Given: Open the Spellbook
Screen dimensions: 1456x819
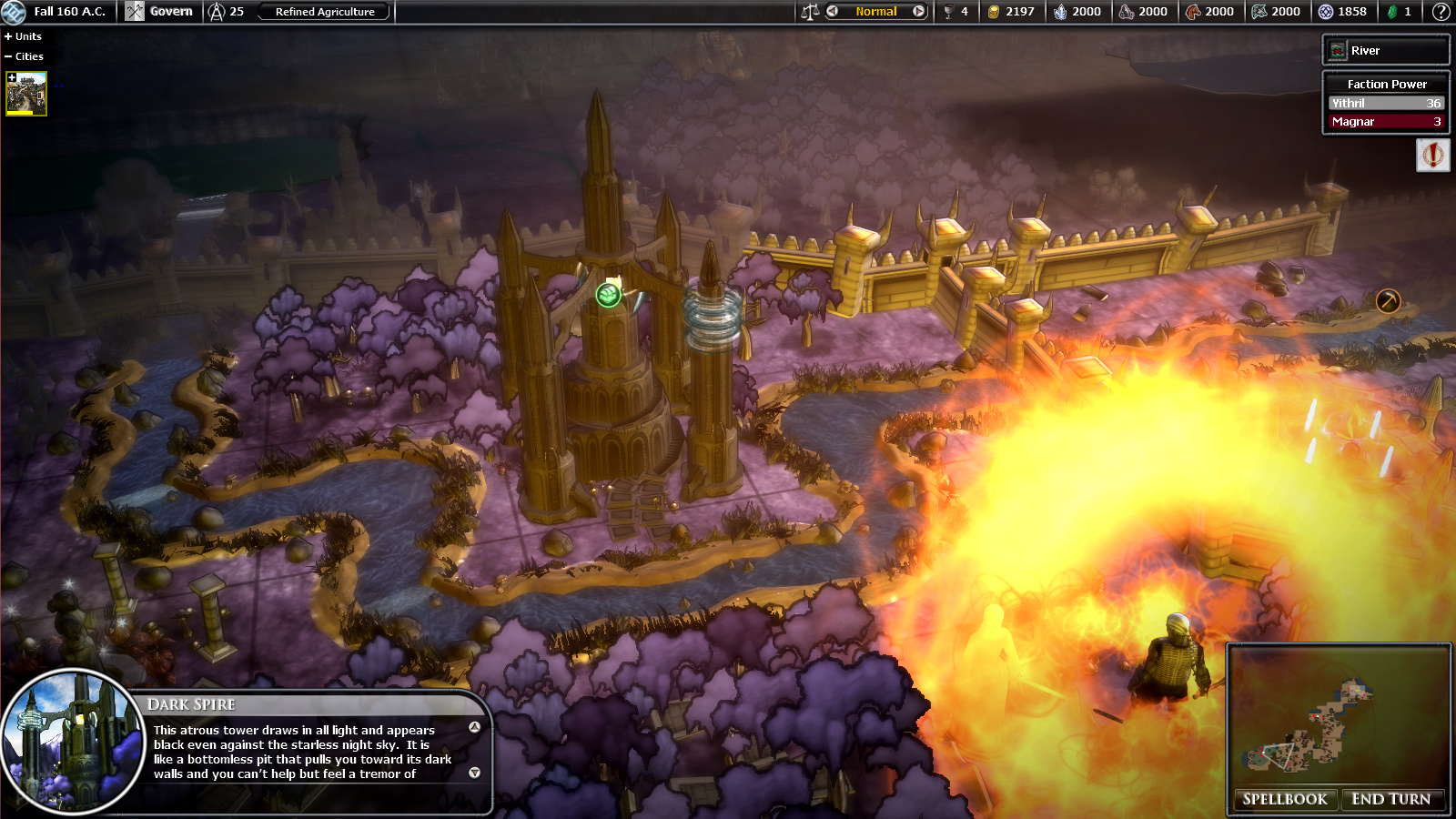Looking at the screenshot, I should [x=1285, y=799].
